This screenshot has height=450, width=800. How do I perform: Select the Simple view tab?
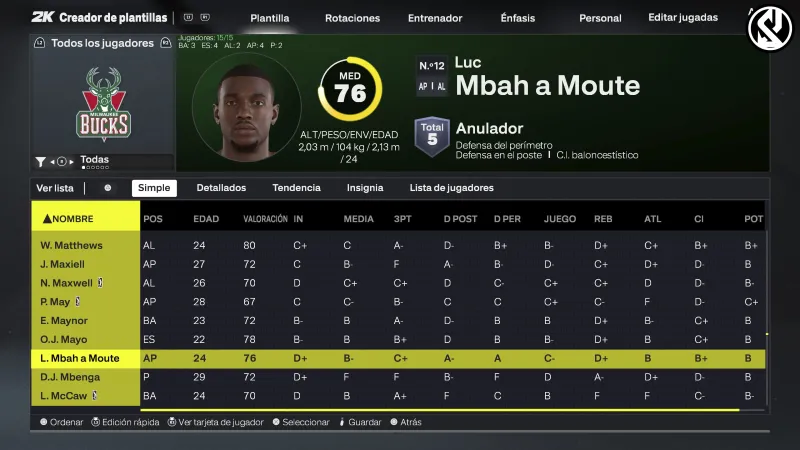click(154, 188)
